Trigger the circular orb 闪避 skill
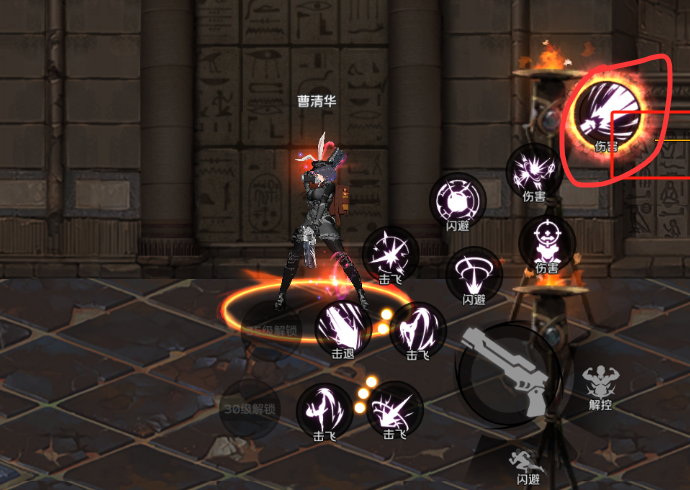The image size is (690, 490). [458, 199]
